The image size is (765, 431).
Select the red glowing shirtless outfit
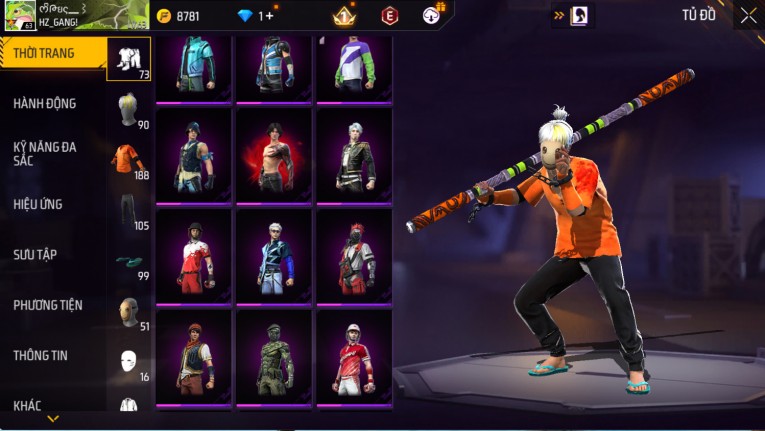[273, 155]
